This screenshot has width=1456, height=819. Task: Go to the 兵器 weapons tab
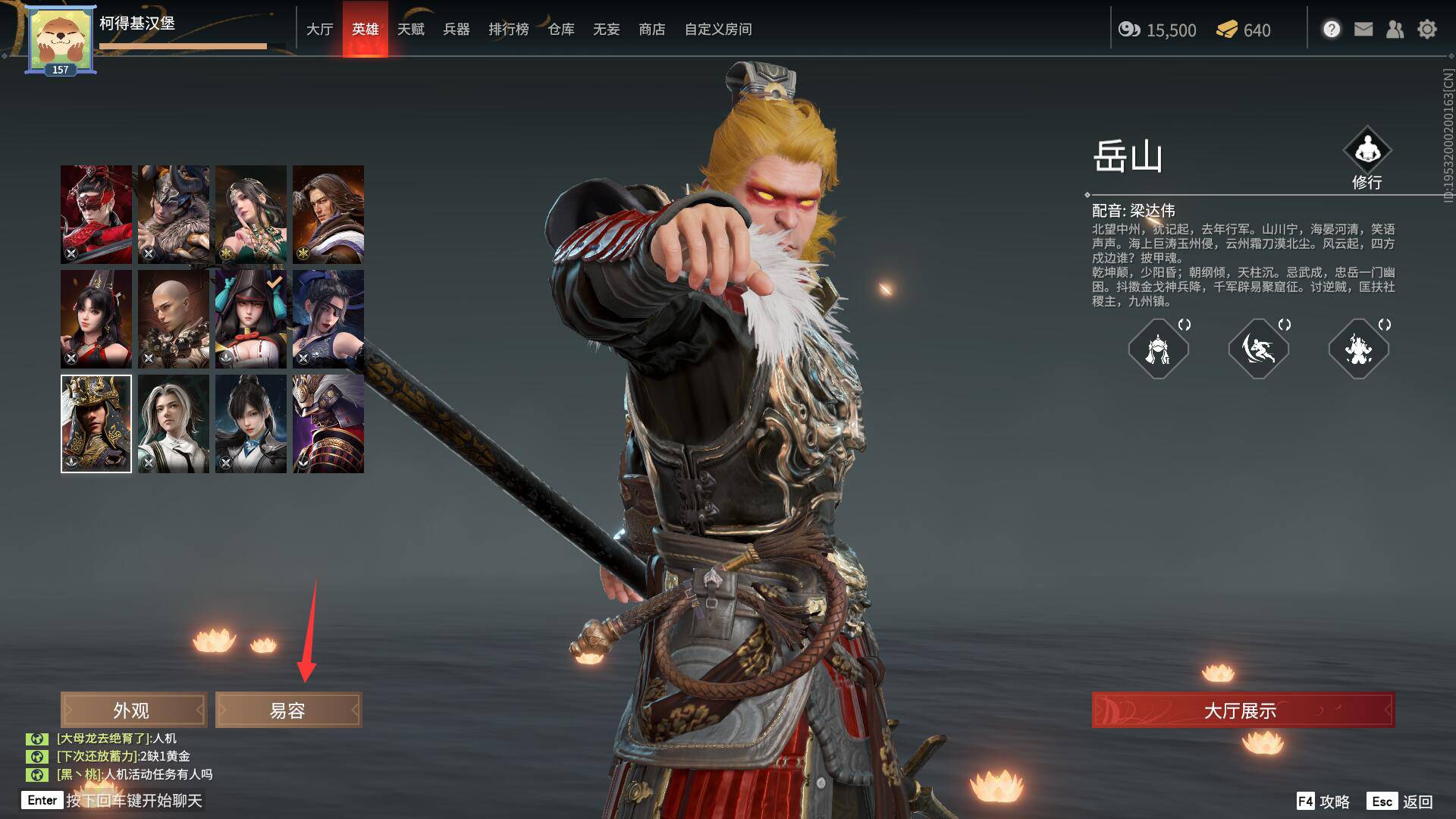click(456, 30)
